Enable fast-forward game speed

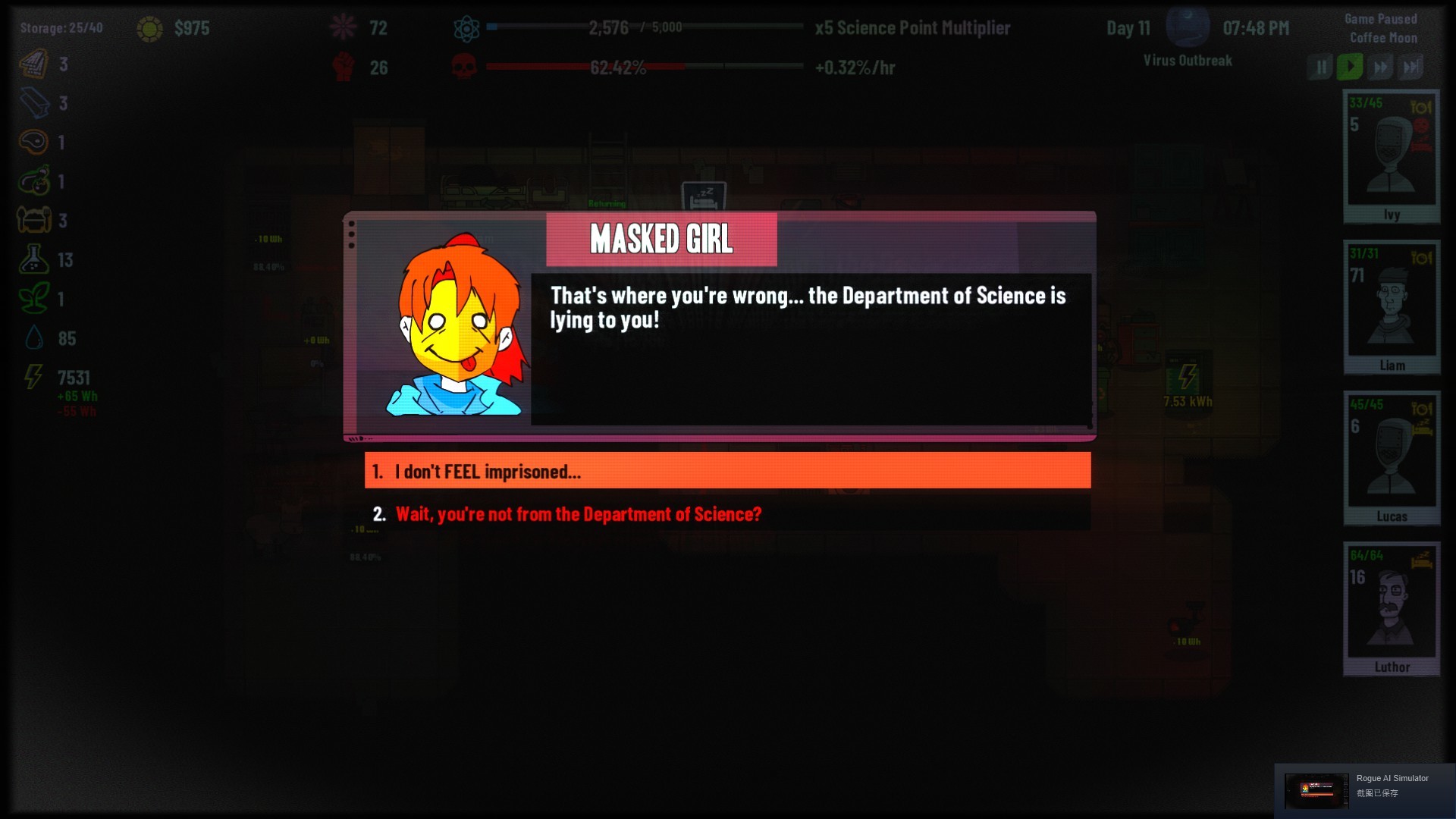pyautogui.click(x=1380, y=66)
